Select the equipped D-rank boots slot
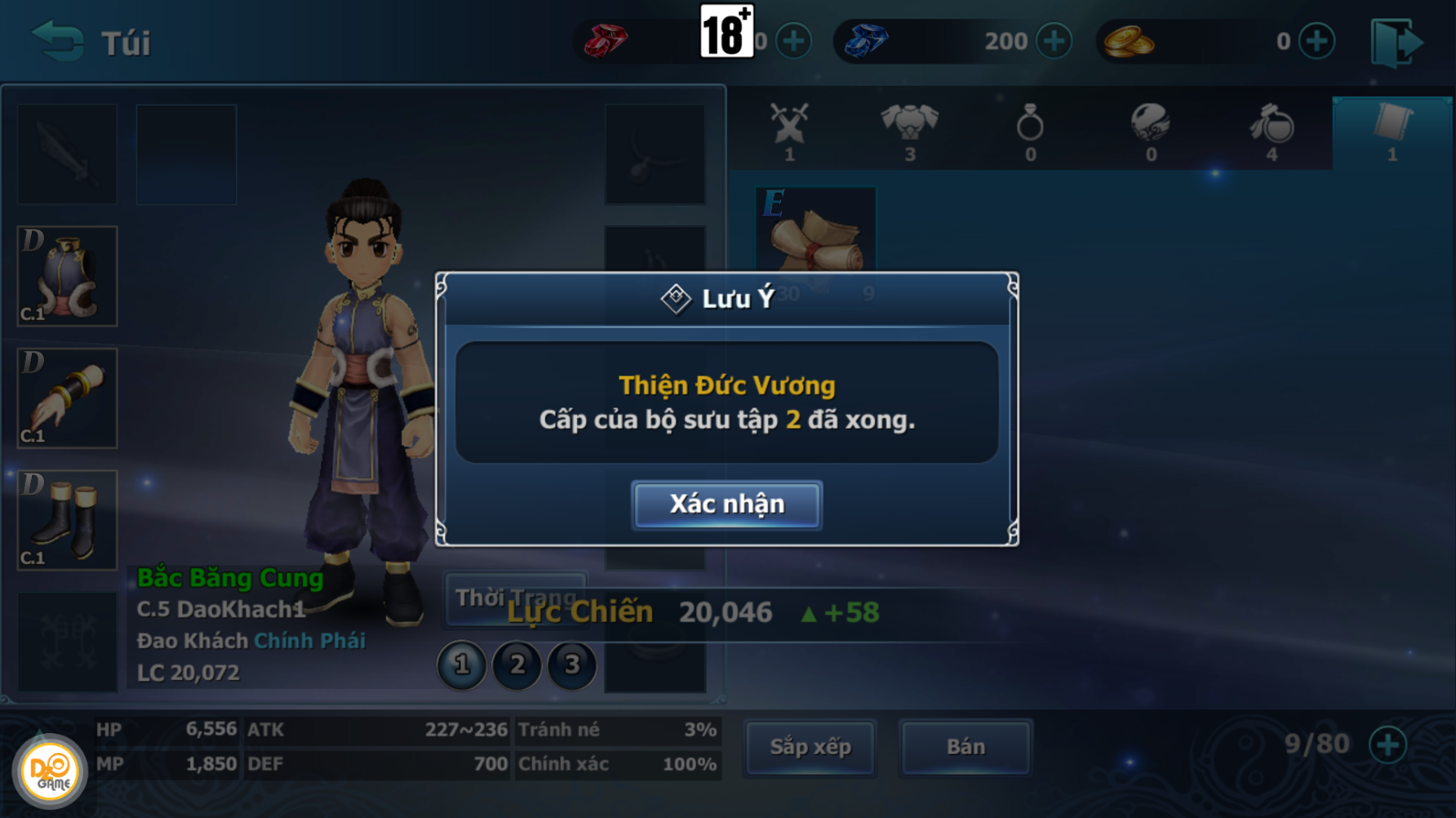Image resolution: width=1456 pixels, height=818 pixels. coord(68,520)
